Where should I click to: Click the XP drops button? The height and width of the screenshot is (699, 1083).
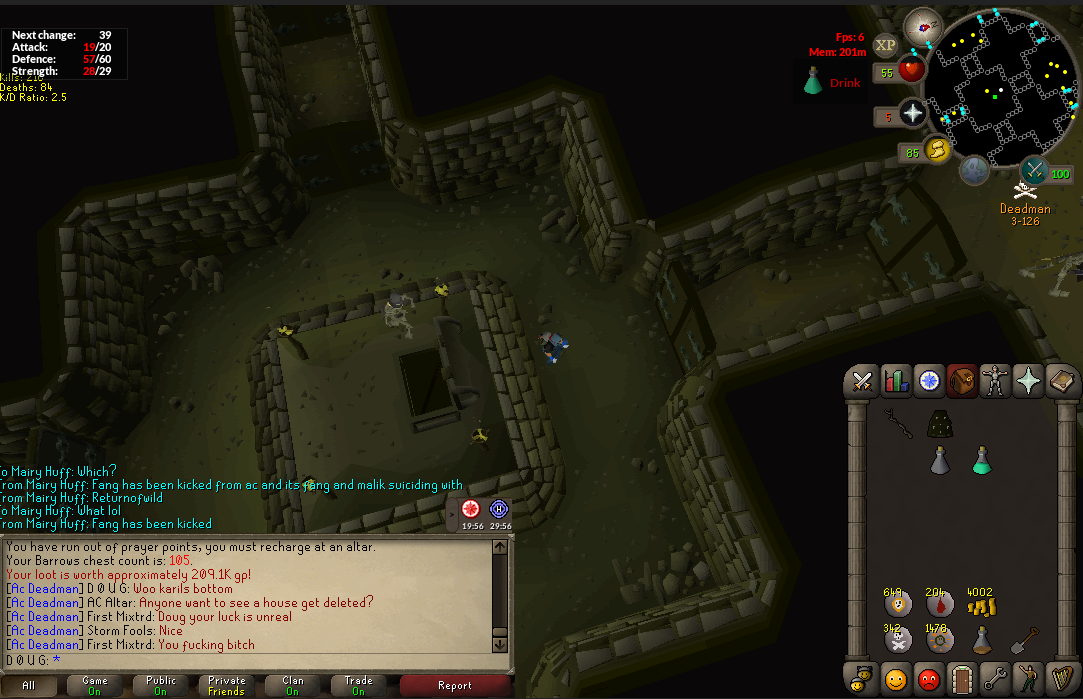click(885, 45)
